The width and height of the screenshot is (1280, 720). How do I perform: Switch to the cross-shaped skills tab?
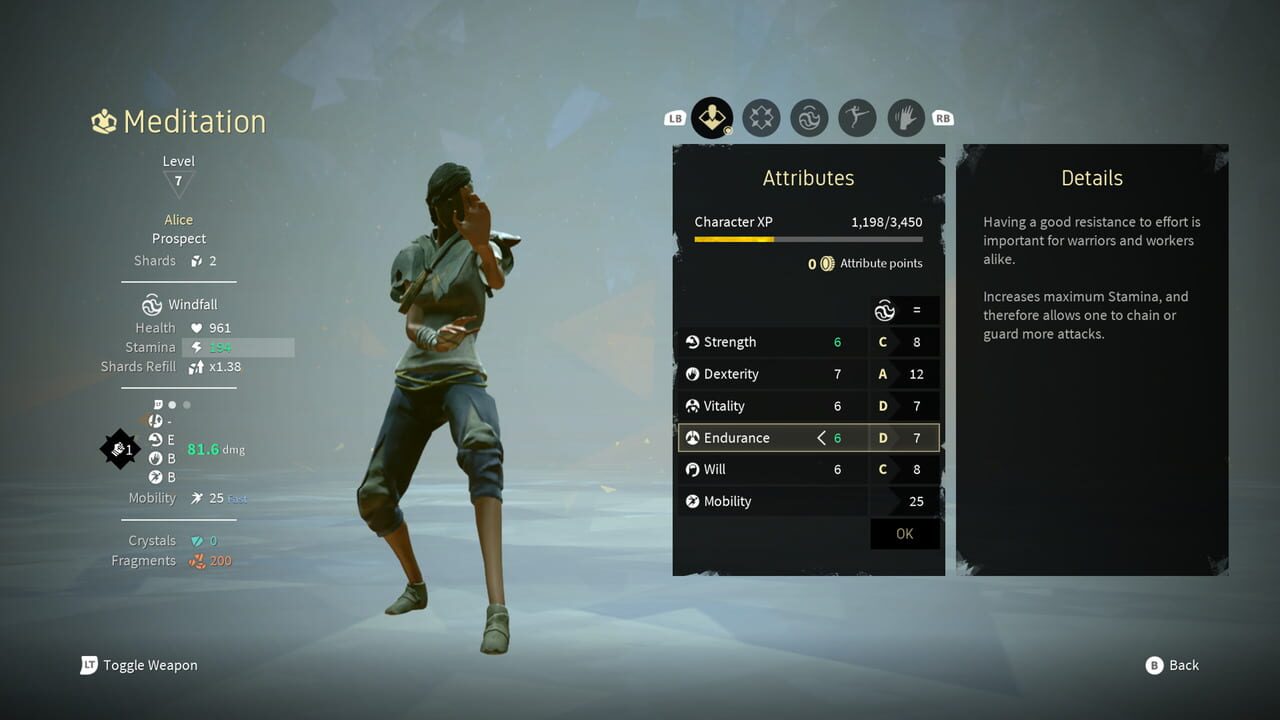[x=761, y=118]
